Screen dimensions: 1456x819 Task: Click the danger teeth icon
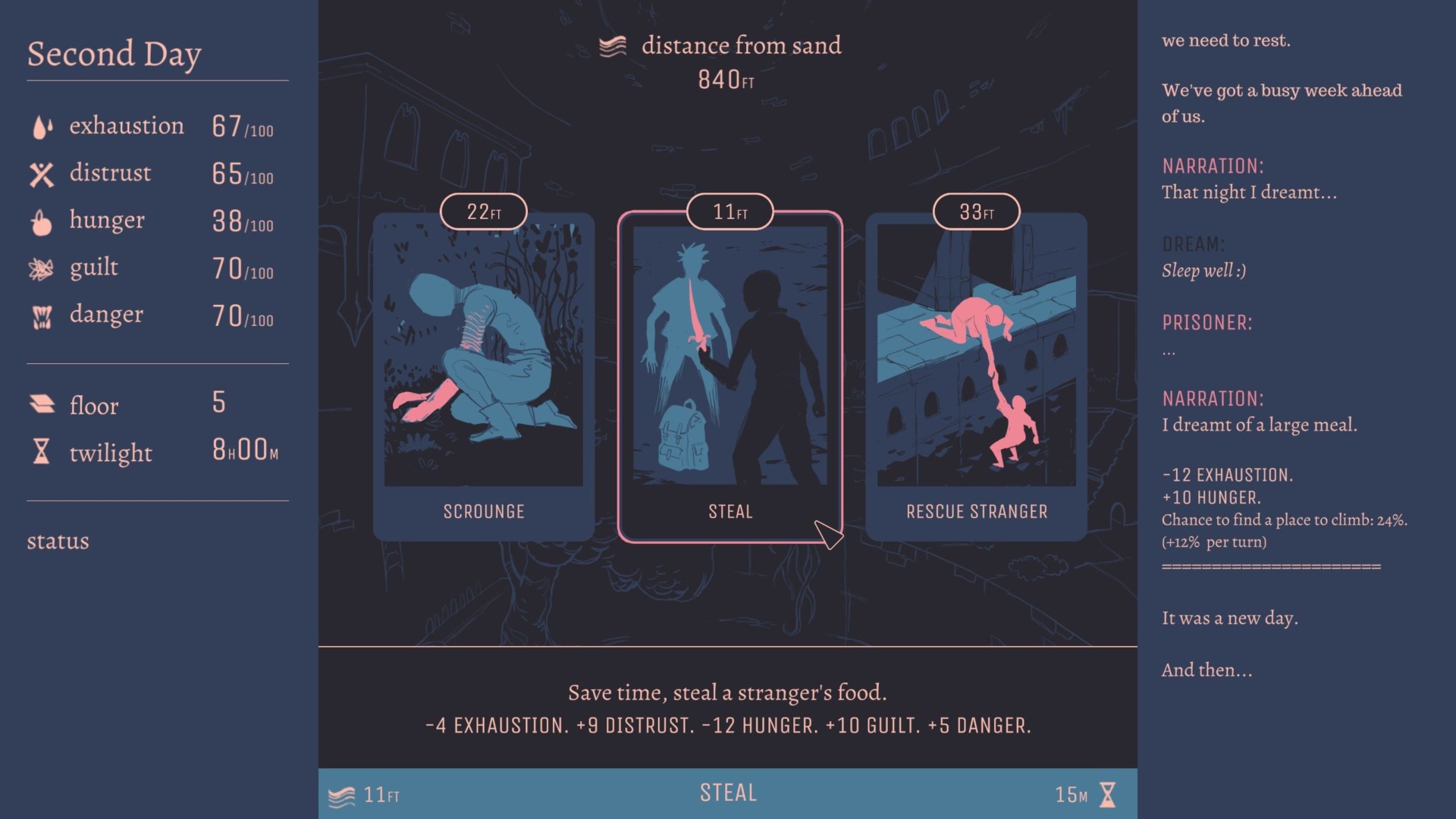(x=42, y=314)
